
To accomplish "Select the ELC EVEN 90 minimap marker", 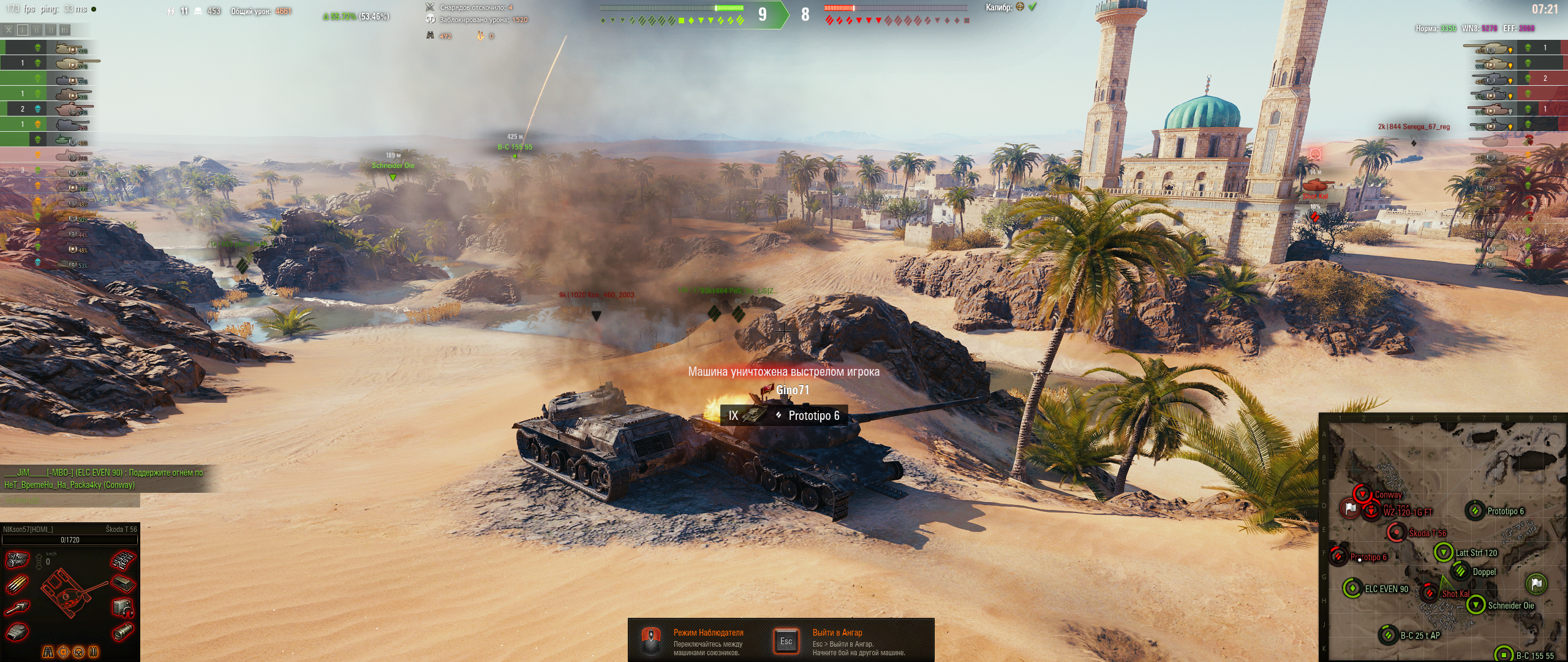I will 1352,588.
